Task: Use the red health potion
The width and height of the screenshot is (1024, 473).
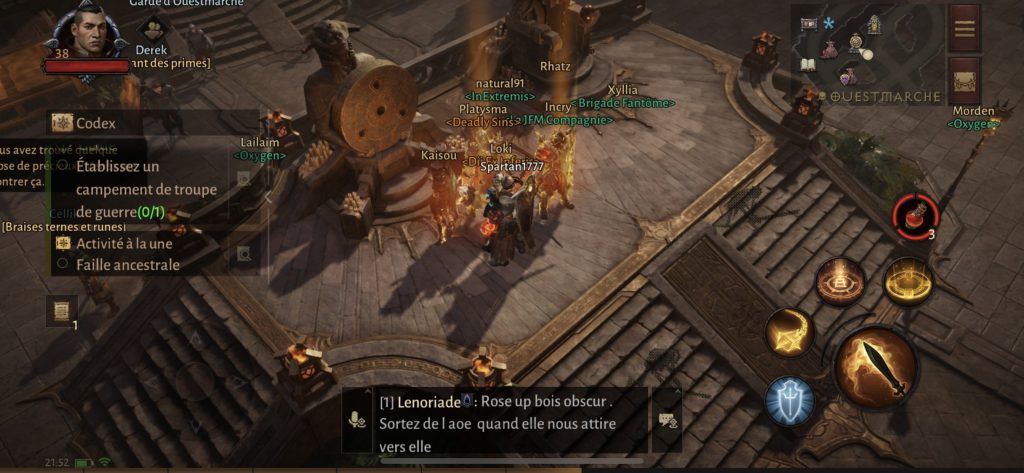Action: (915, 215)
